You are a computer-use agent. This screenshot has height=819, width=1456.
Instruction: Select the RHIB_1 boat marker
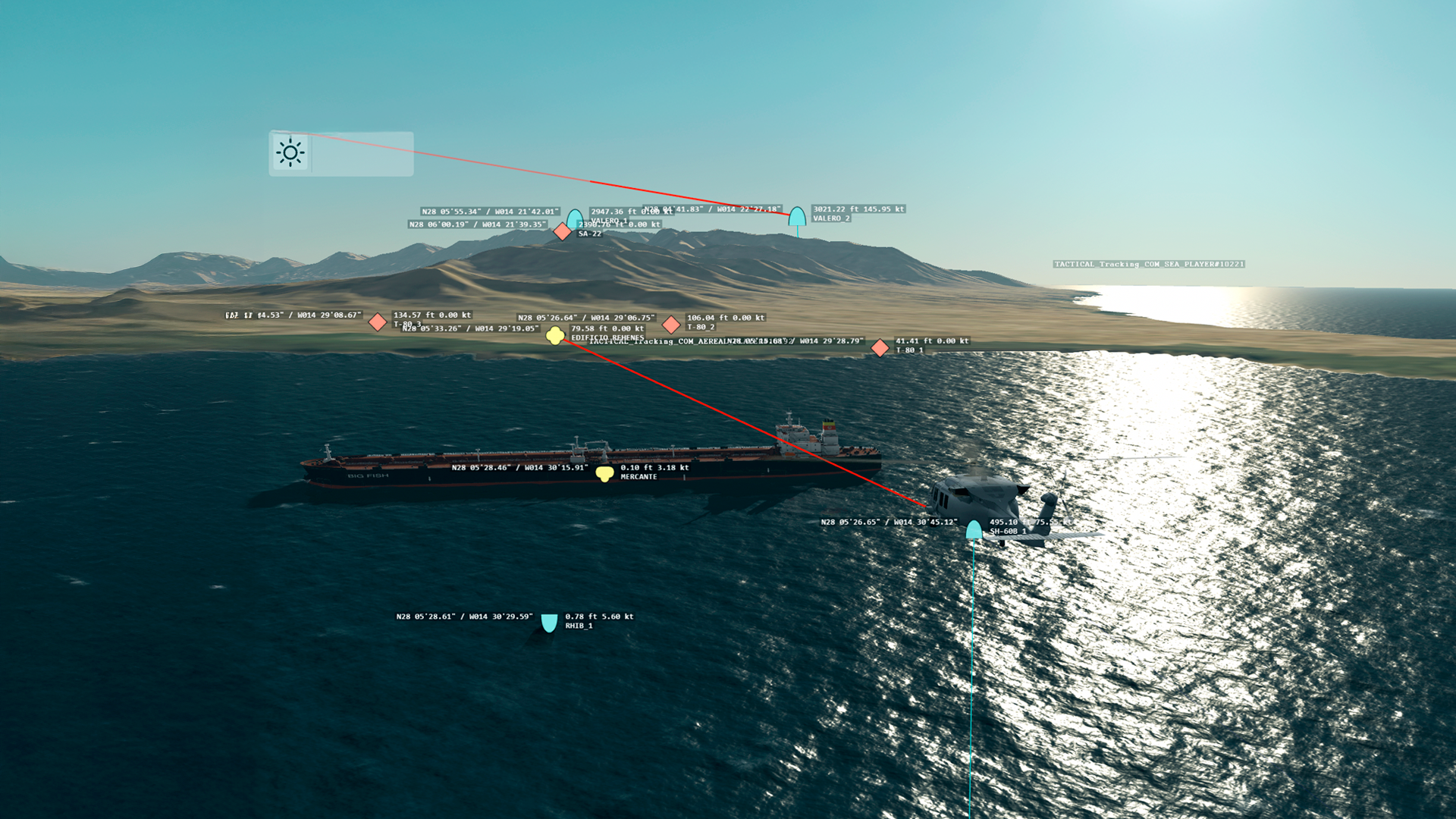549,623
